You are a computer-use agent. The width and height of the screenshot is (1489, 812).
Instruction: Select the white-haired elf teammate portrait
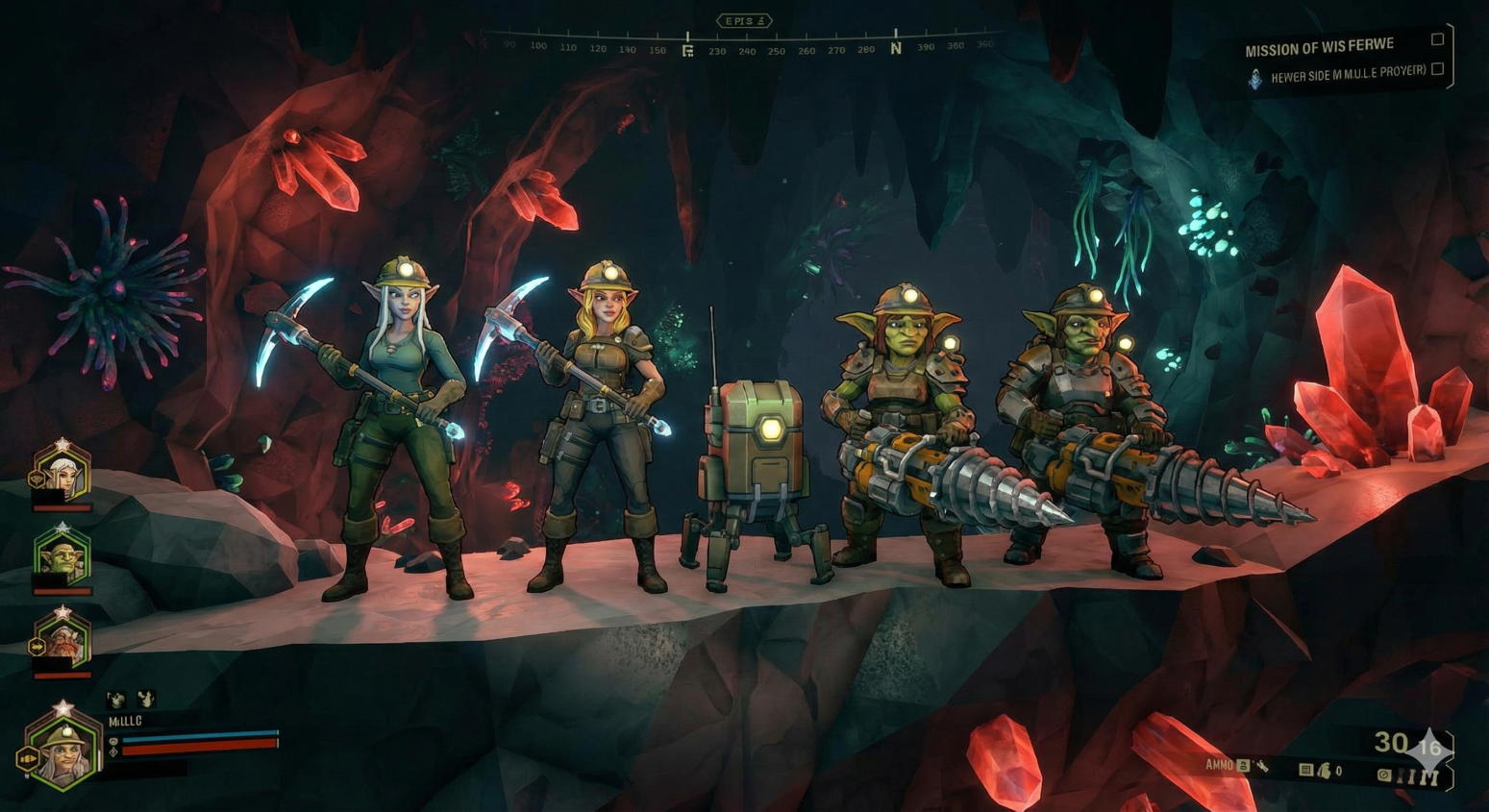click(62, 471)
